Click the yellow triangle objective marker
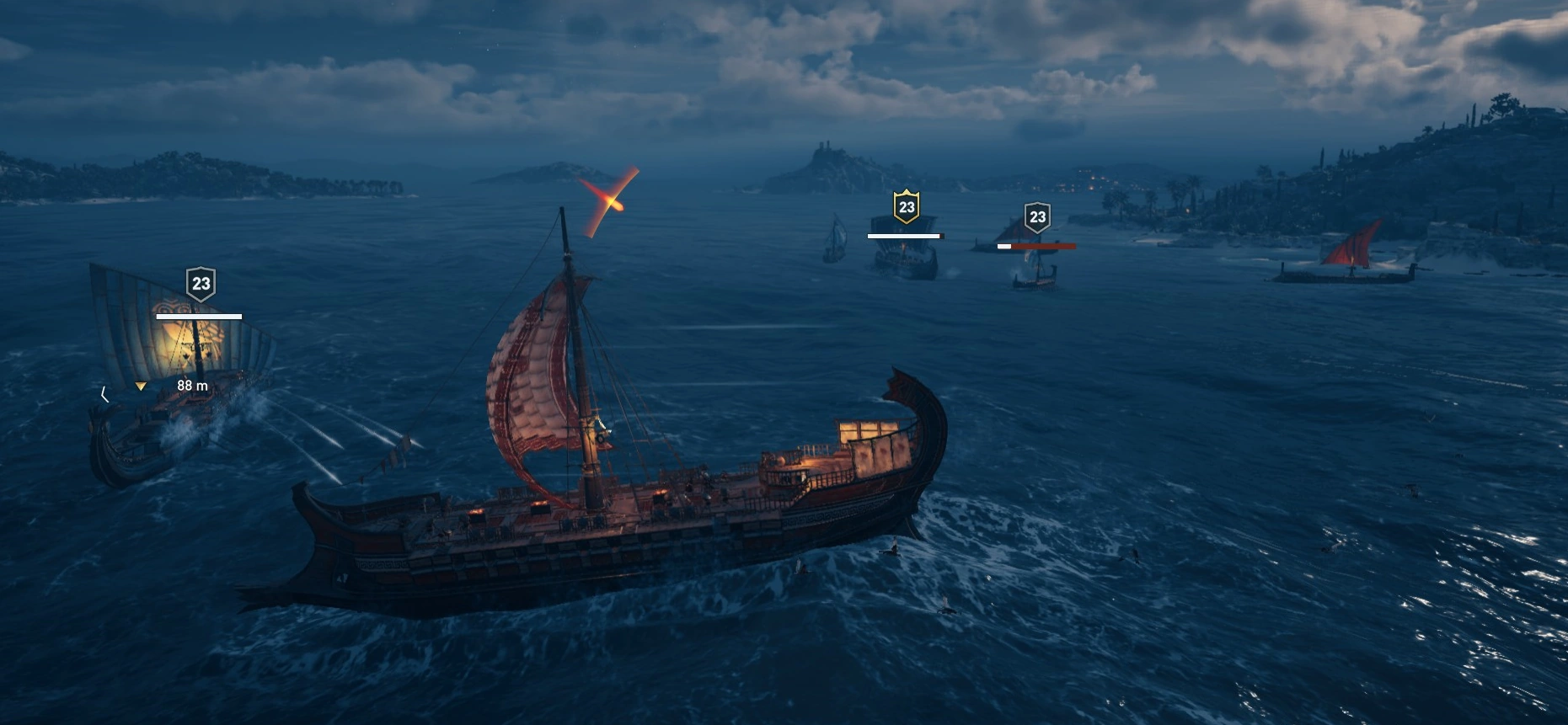Viewport: 1568px width, 725px height. point(141,386)
